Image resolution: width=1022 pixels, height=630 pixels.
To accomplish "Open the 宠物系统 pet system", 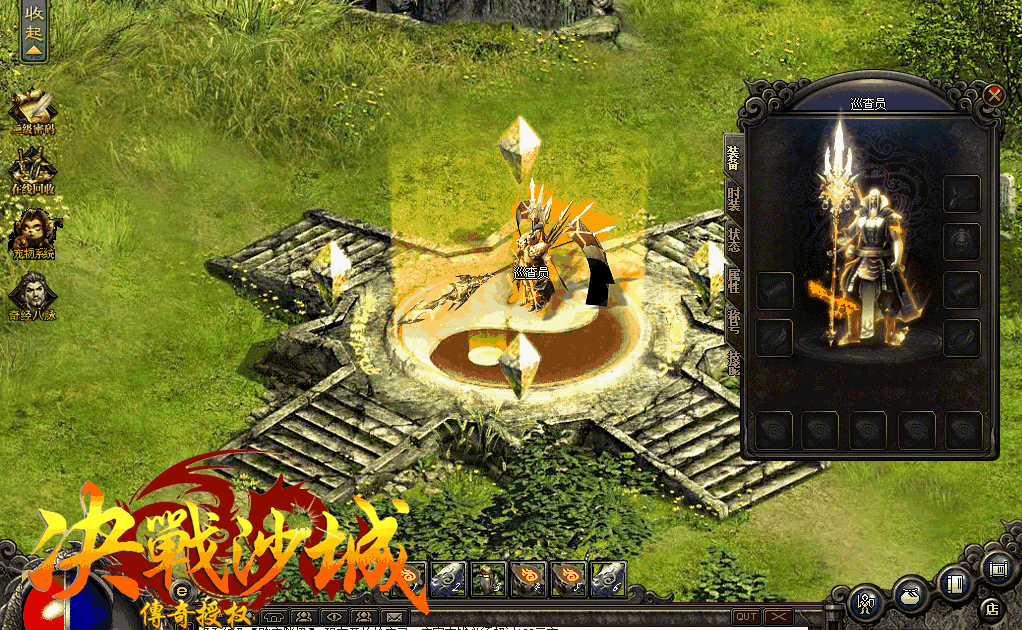I will click(33, 234).
